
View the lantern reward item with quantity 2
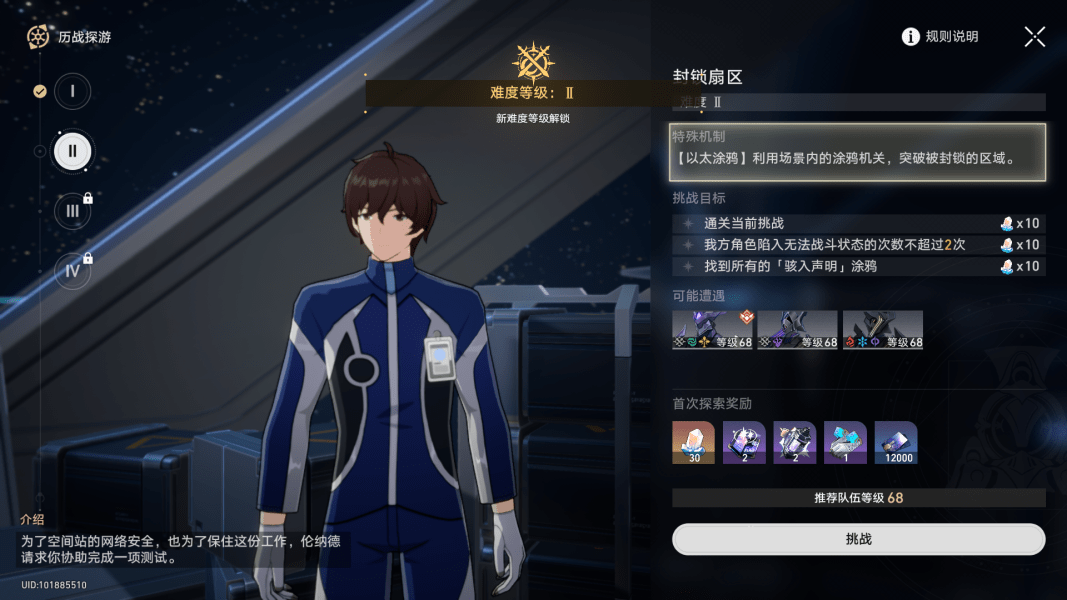[x=795, y=442]
